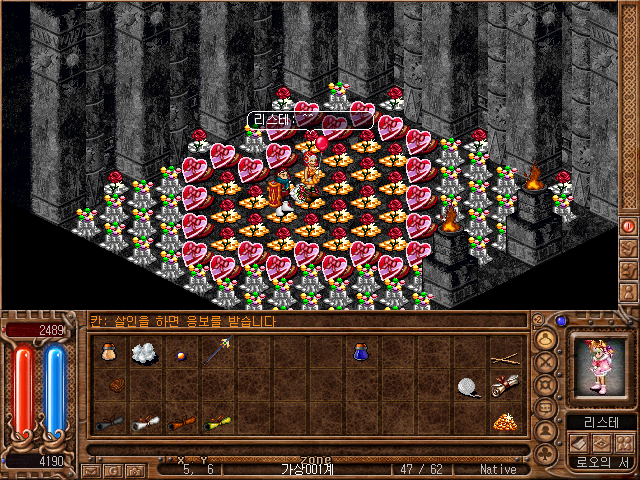640x480 pixels.
Task: Click the blue gem above the portrait
Action: [x=562, y=321]
